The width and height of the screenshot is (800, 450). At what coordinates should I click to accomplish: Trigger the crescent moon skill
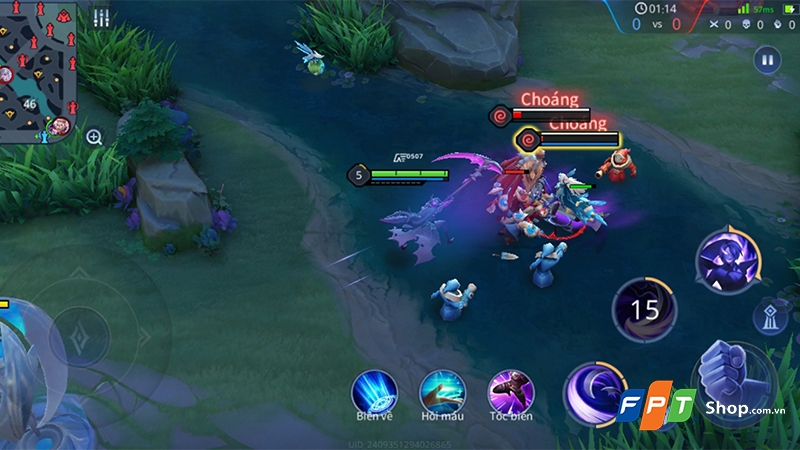tap(594, 392)
